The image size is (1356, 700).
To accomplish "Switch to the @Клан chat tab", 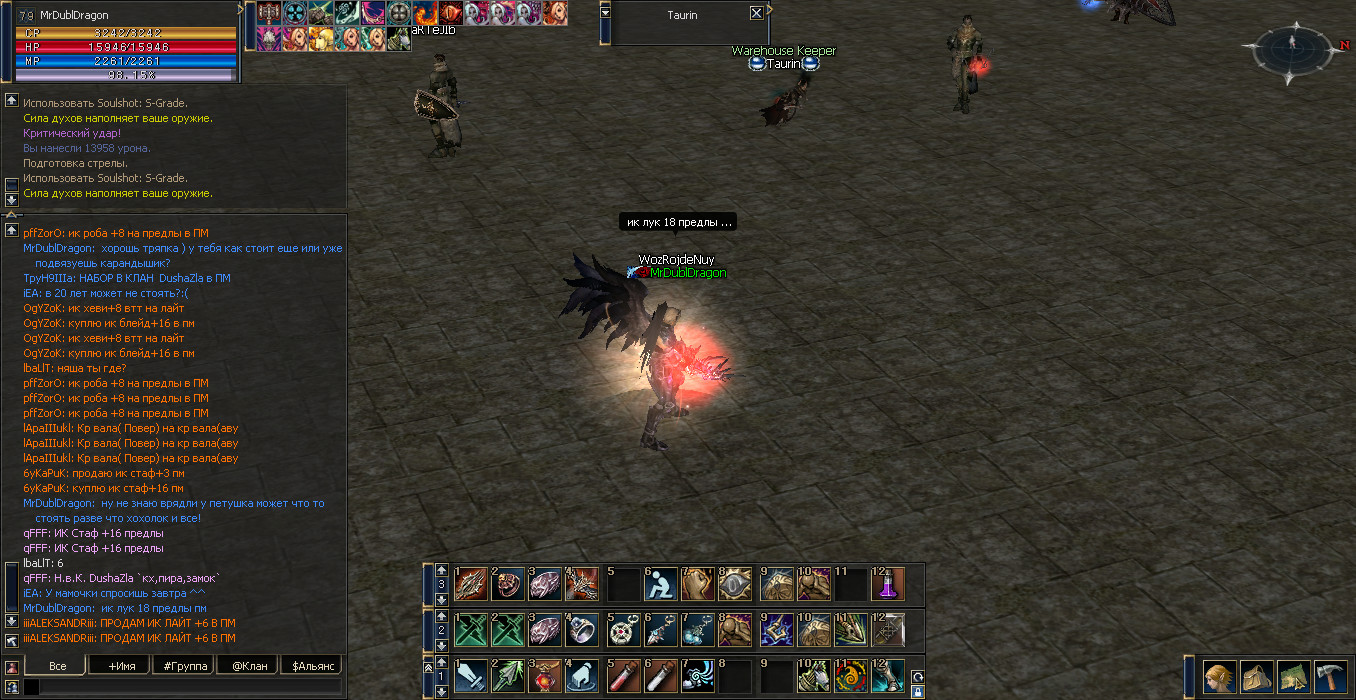I will (x=248, y=666).
